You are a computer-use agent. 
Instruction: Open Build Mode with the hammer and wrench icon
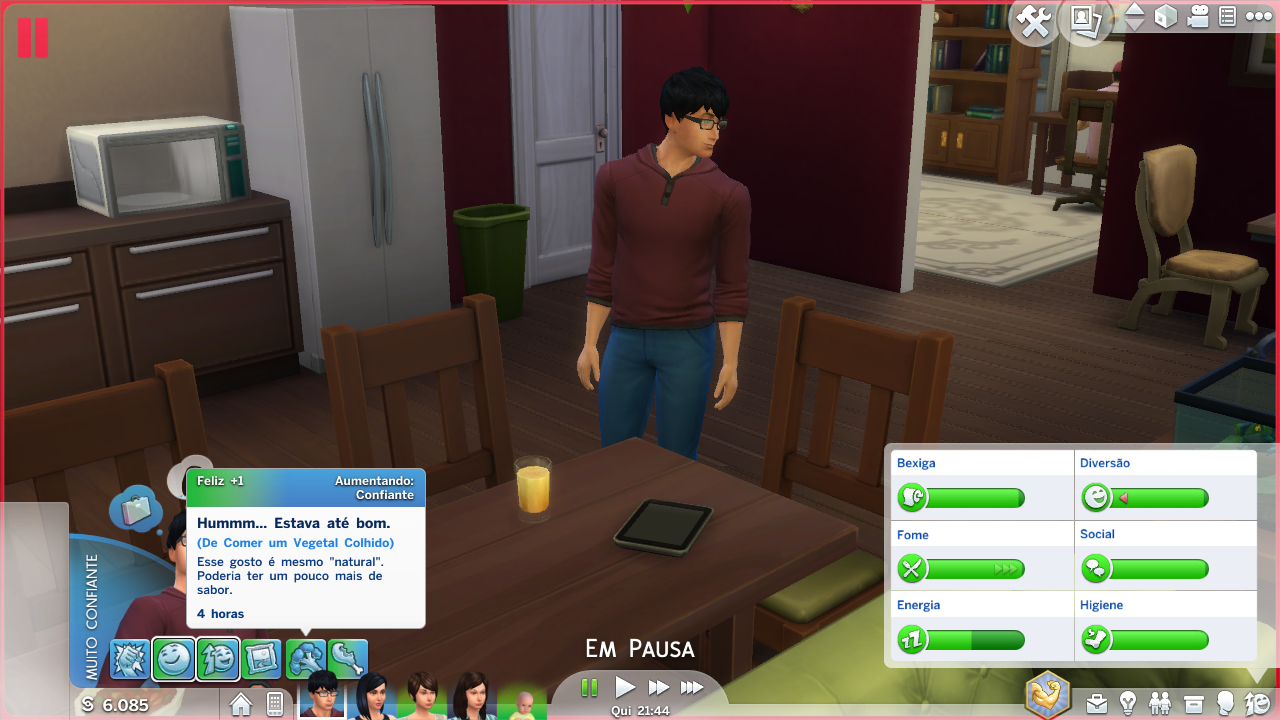pos(1034,21)
